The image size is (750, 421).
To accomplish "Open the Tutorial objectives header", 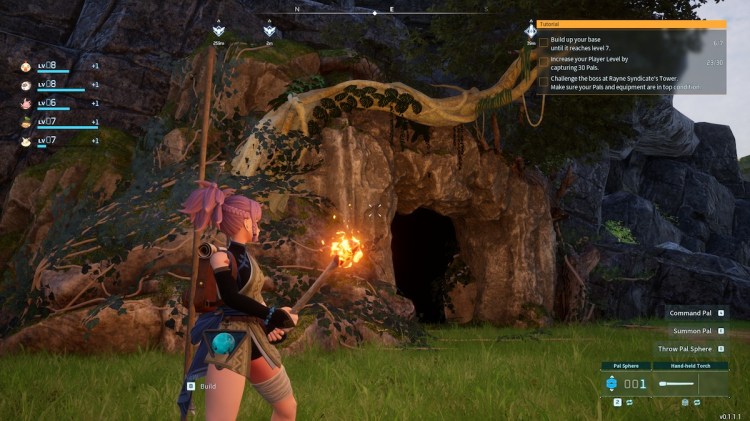I will (x=632, y=24).
